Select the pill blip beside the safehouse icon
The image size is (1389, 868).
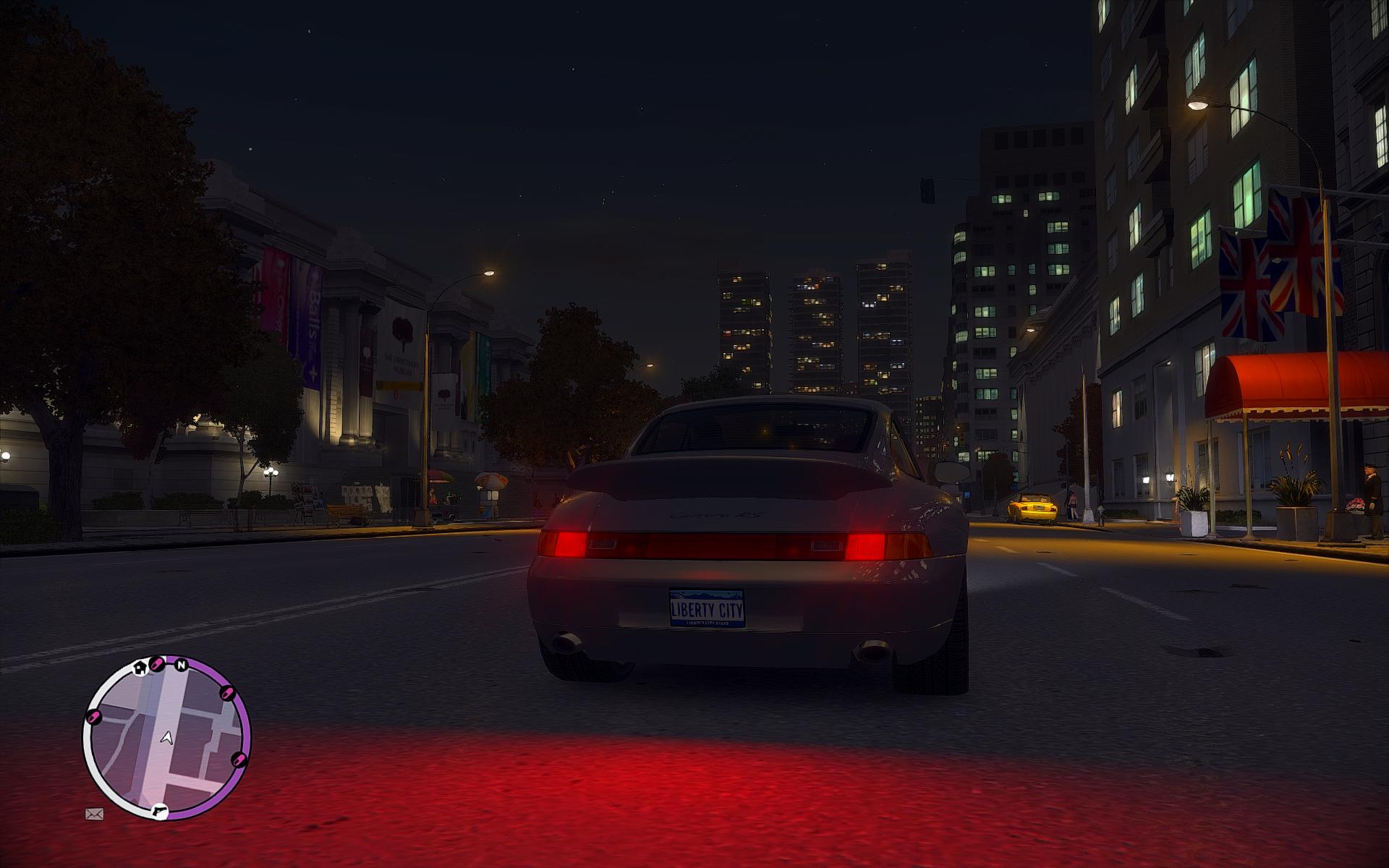(x=156, y=663)
